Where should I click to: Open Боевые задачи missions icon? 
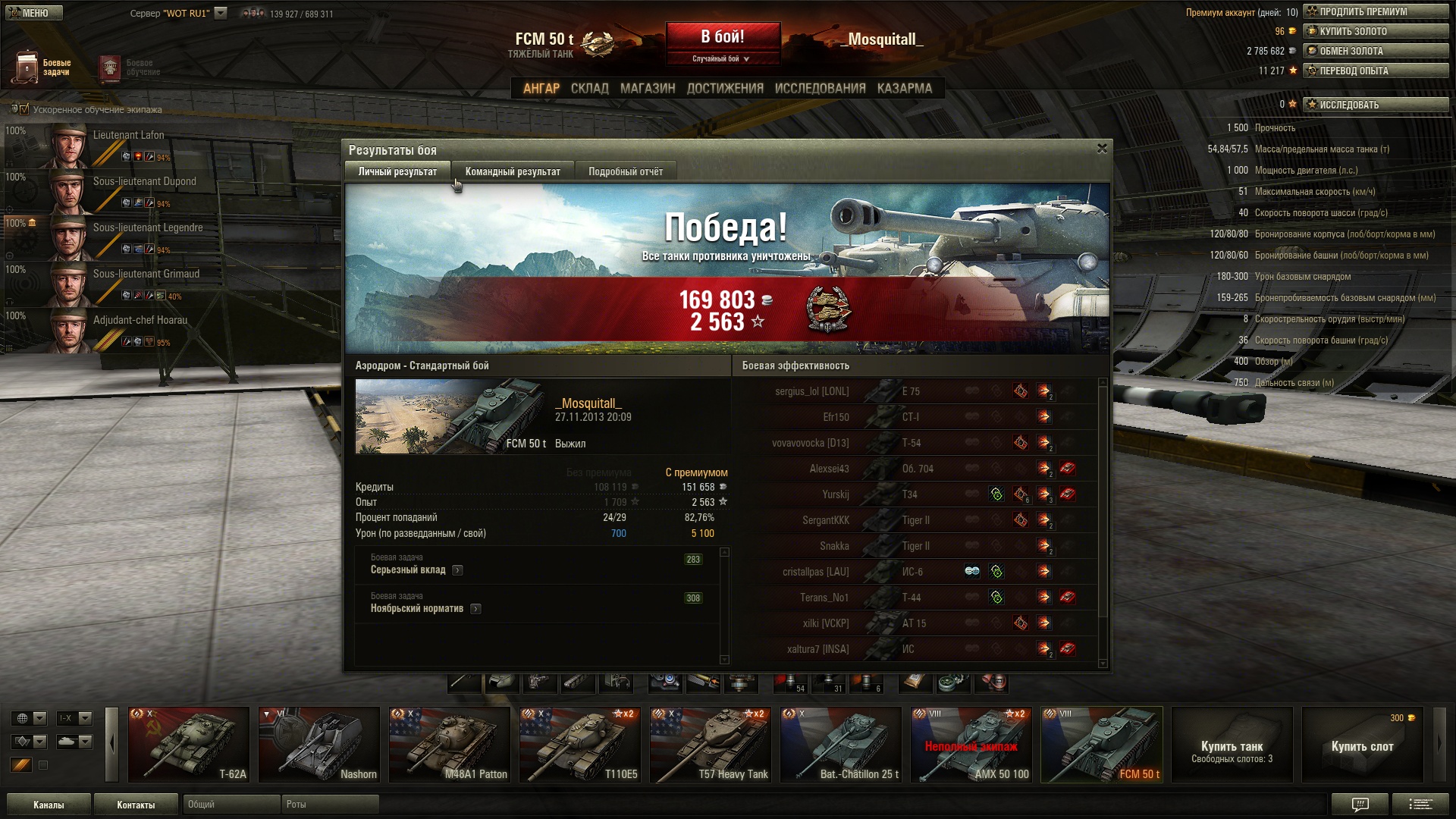(27, 67)
